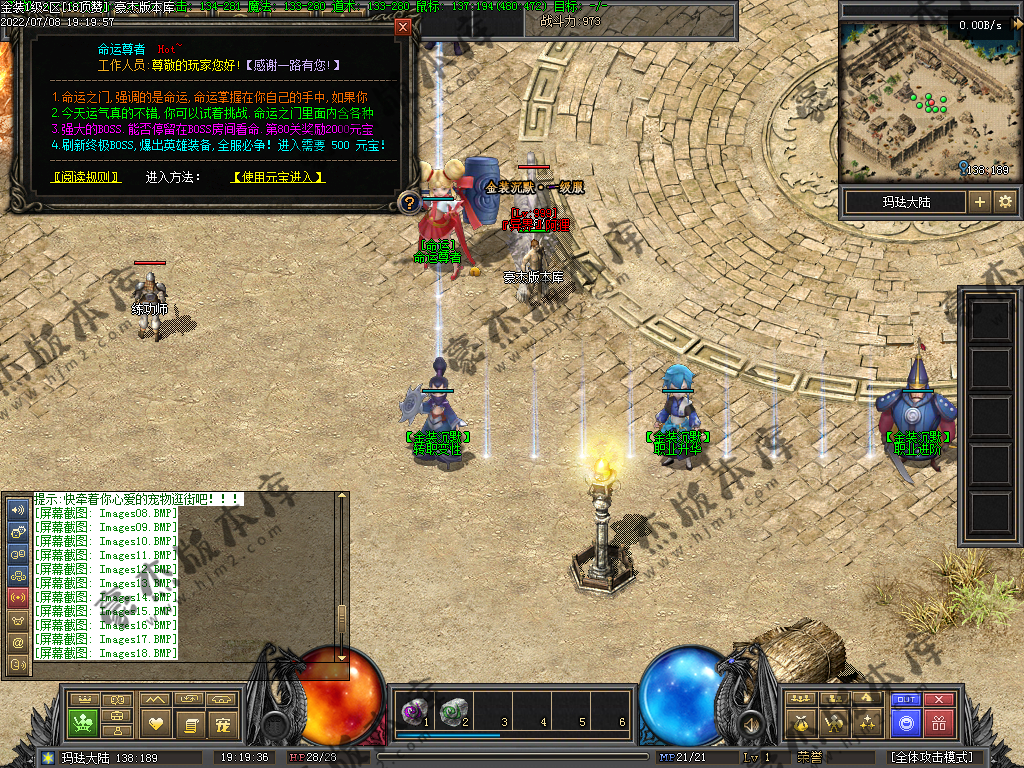The width and height of the screenshot is (1024, 768).
Task: Use the purple swirl stone in hotbar slot 1
Action: [411, 711]
